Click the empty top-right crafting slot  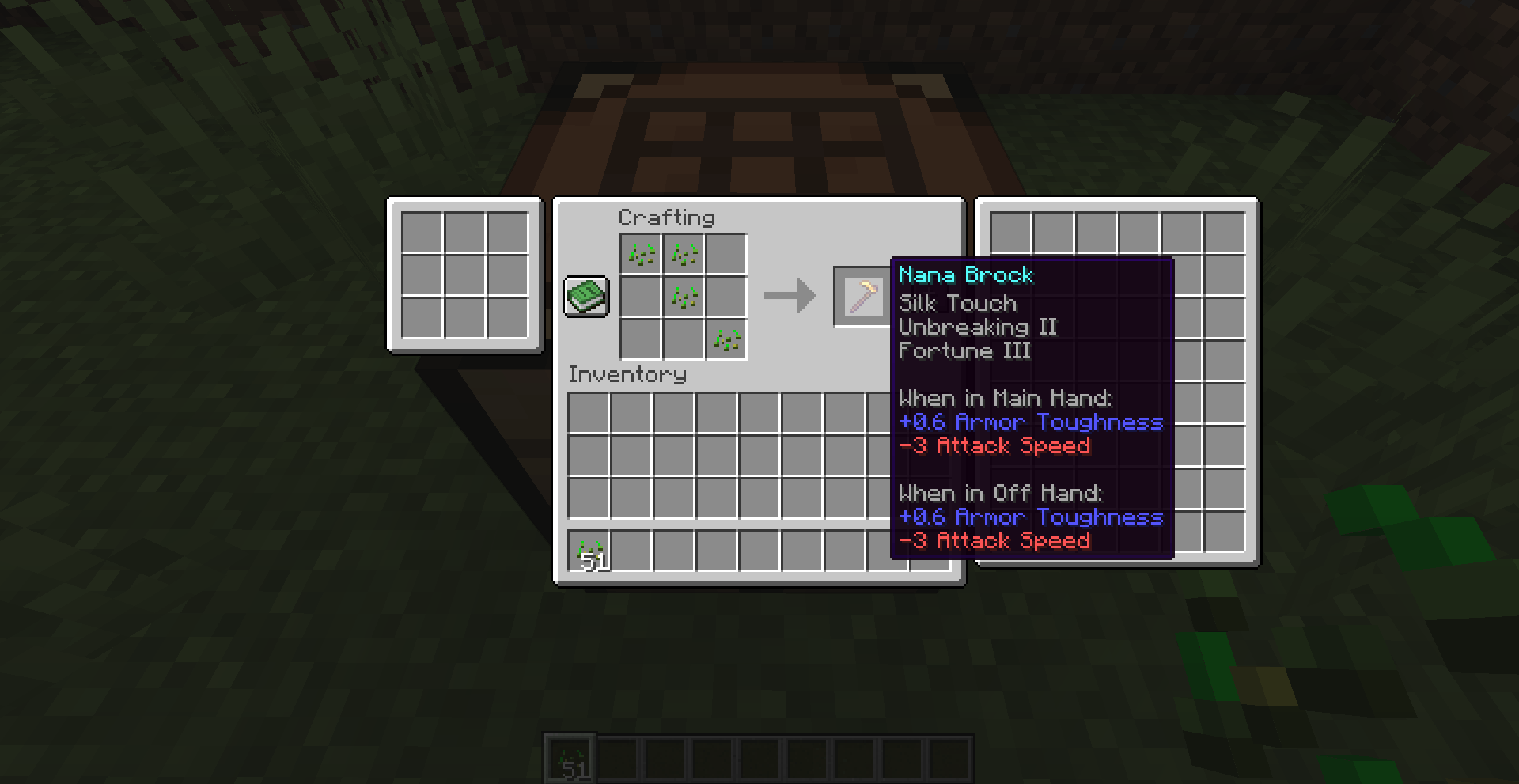tap(725, 253)
